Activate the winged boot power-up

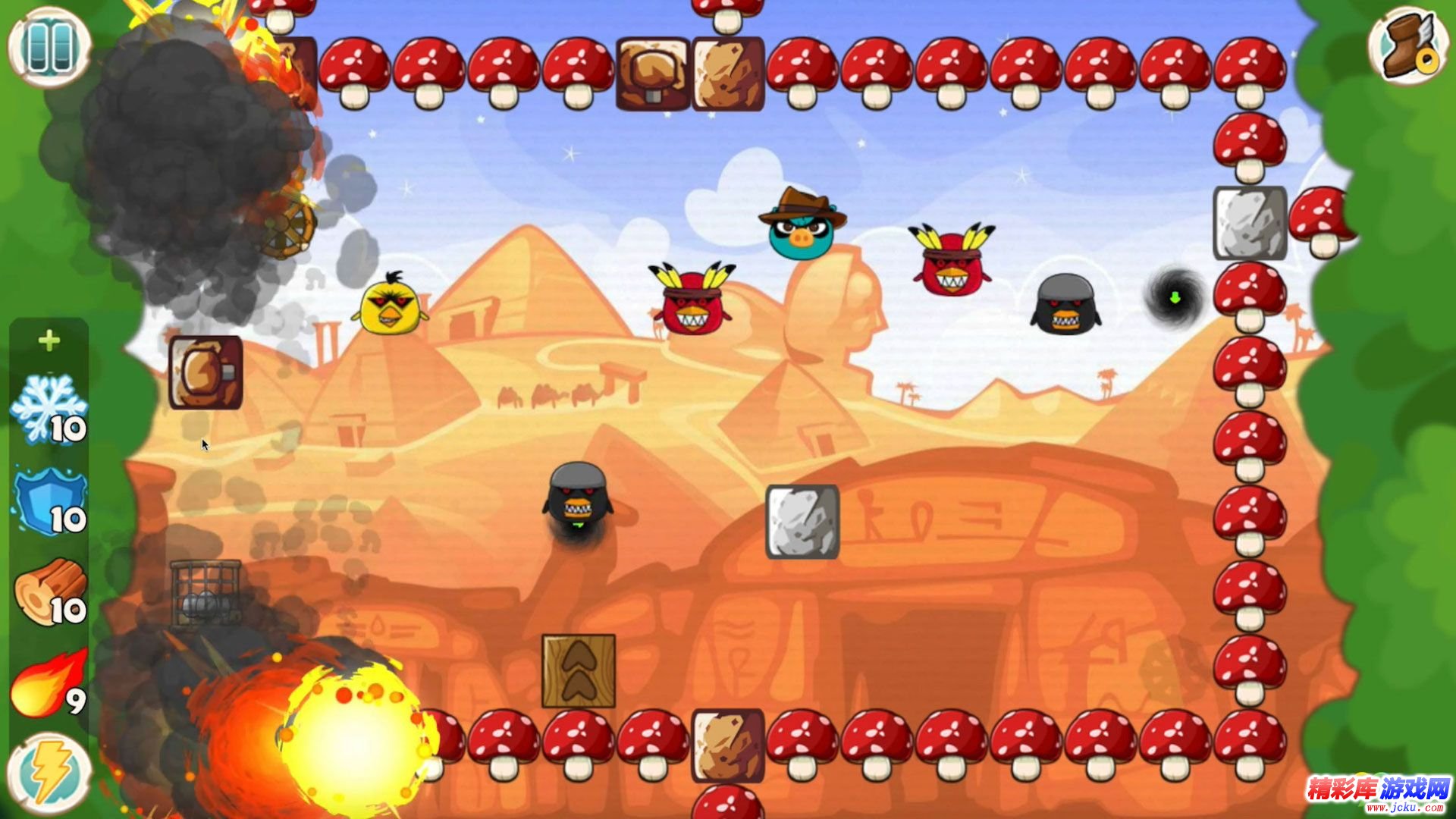(1407, 46)
